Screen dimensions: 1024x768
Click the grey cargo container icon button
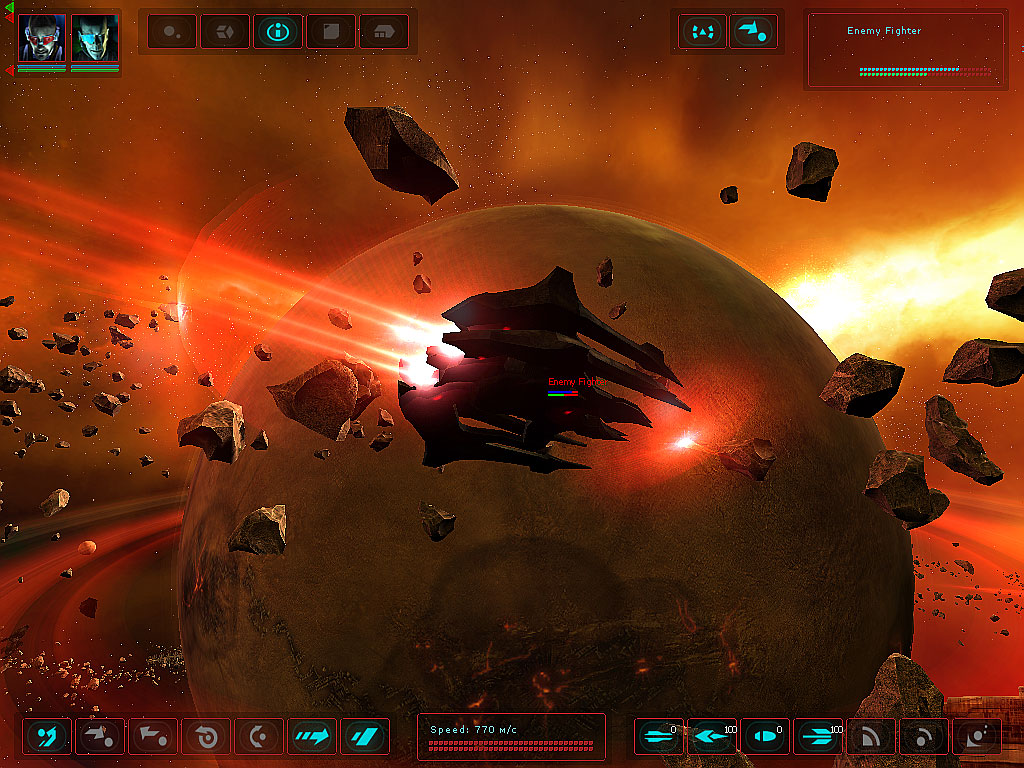point(384,32)
